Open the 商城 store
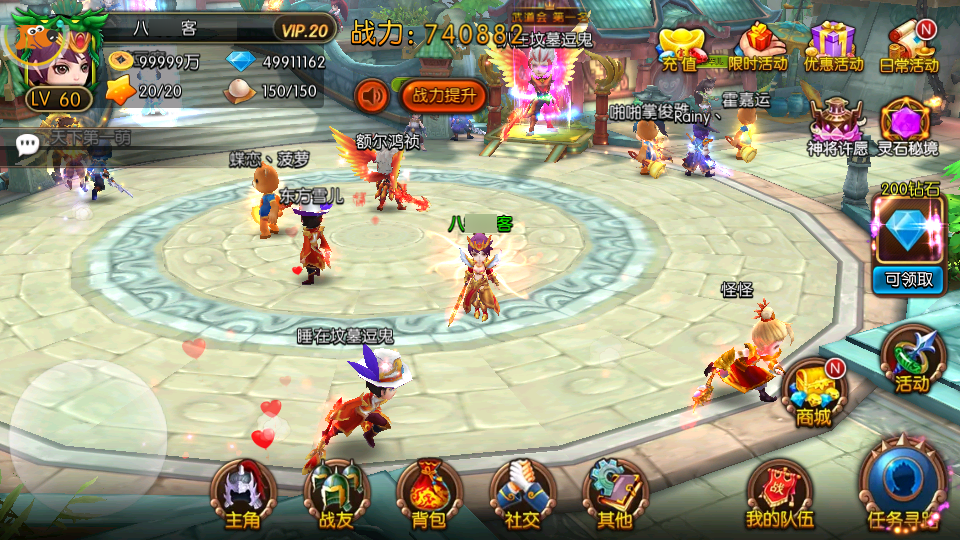This screenshot has height=540, width=960. point(812,391)
